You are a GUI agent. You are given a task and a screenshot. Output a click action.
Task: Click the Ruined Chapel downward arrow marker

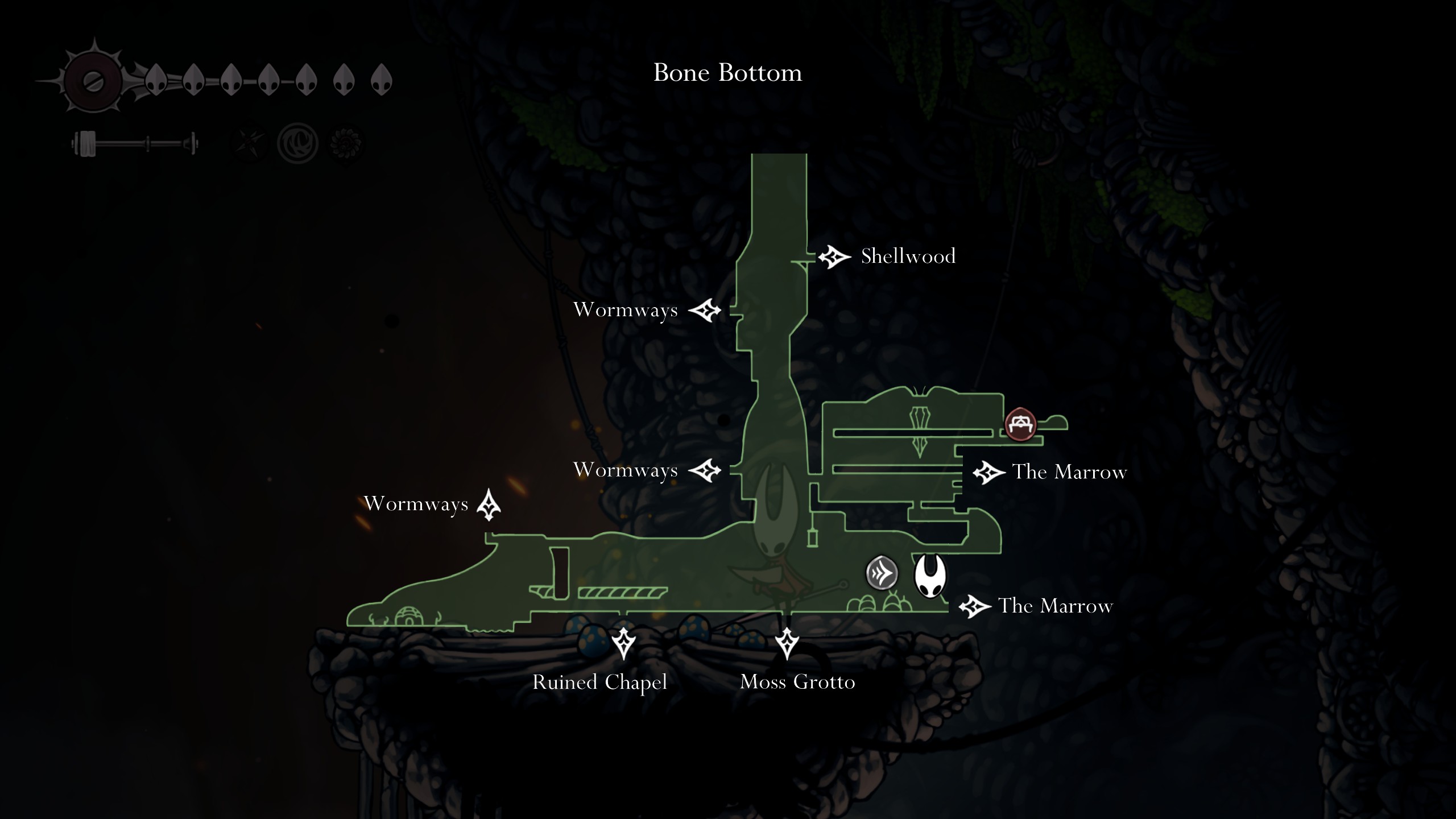coord(623,643)
